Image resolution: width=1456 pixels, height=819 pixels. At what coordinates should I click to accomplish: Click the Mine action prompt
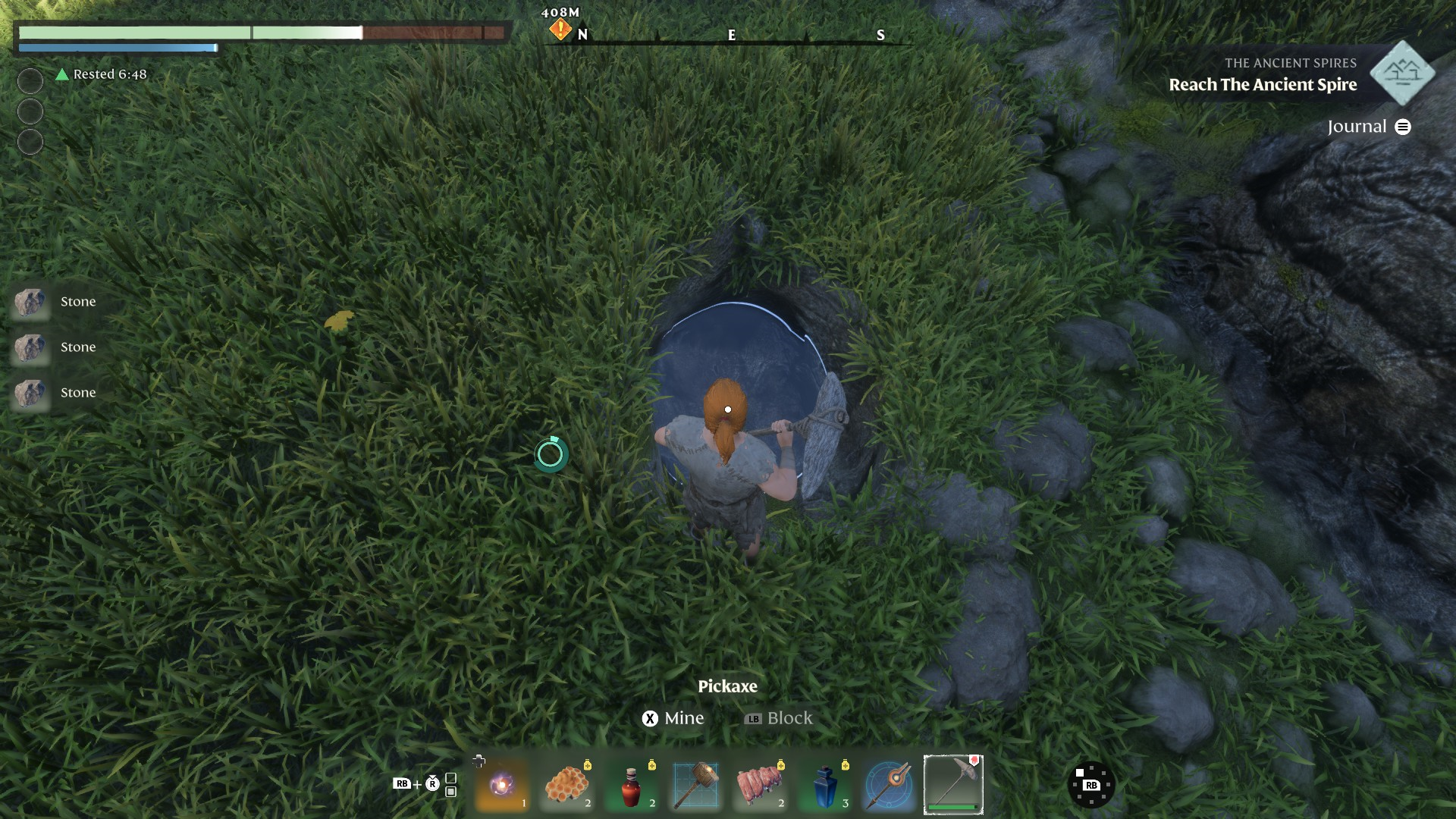tap(674, 717)
